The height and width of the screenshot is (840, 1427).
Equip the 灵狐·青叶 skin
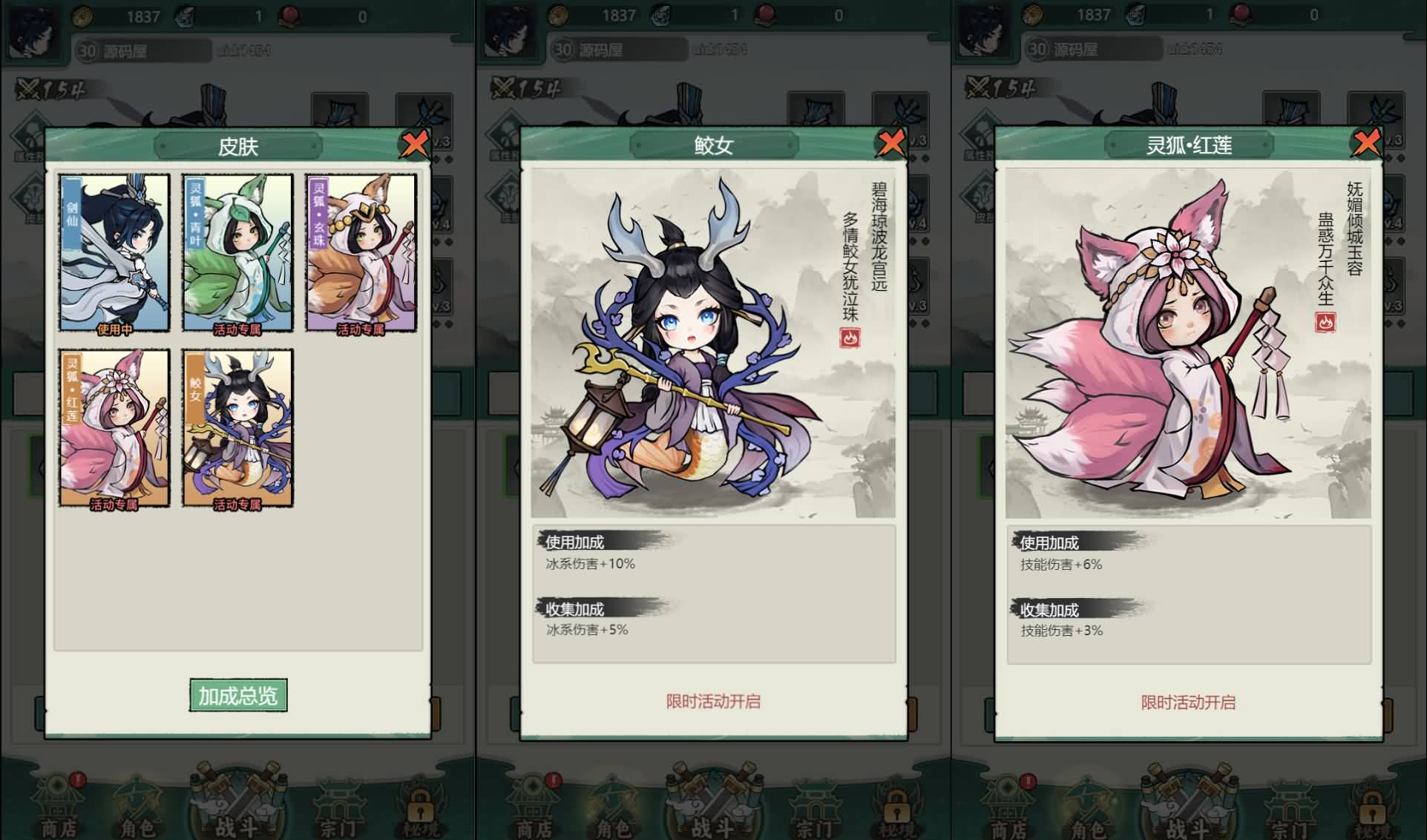[239, 252]
